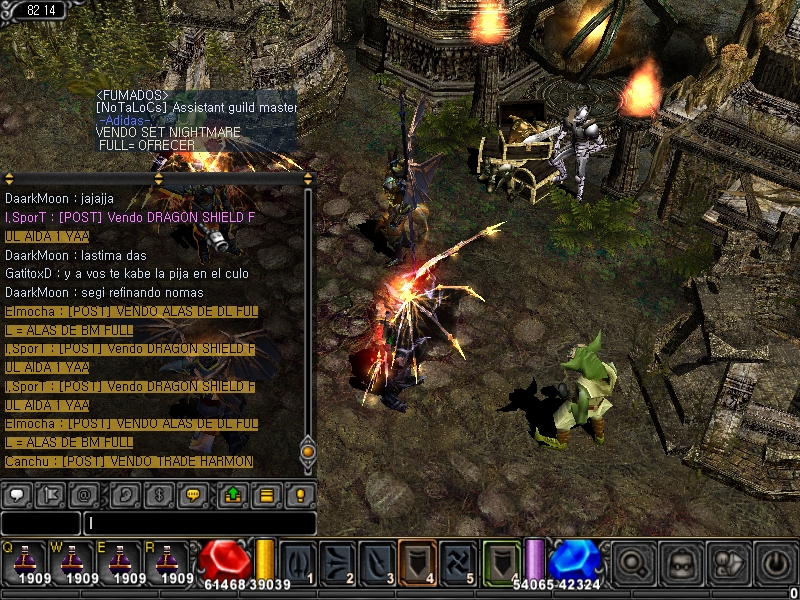Toggle the @ guild chat button

88,494
